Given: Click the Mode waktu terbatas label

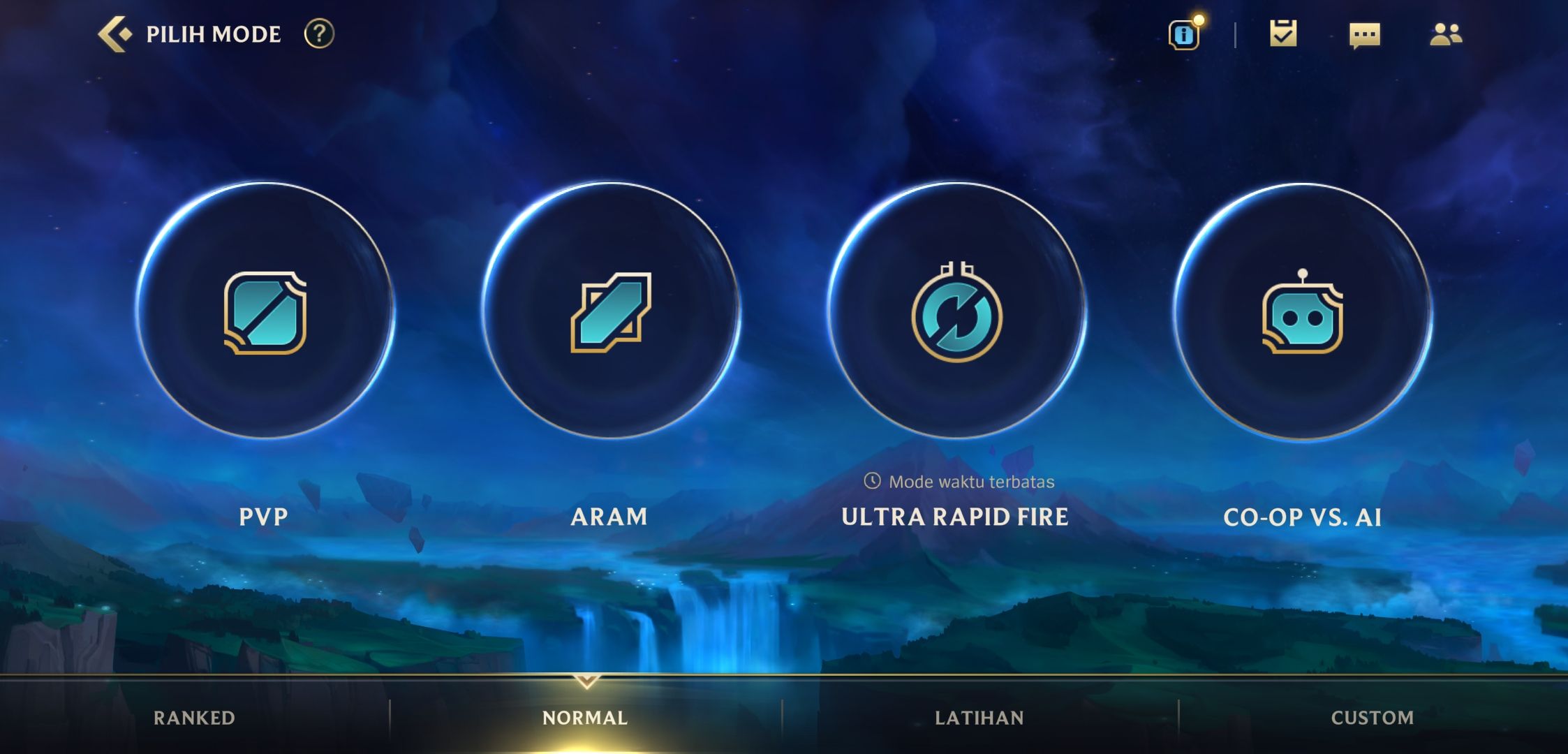Looking at the screenshot, I should click(x=970, y=481).
